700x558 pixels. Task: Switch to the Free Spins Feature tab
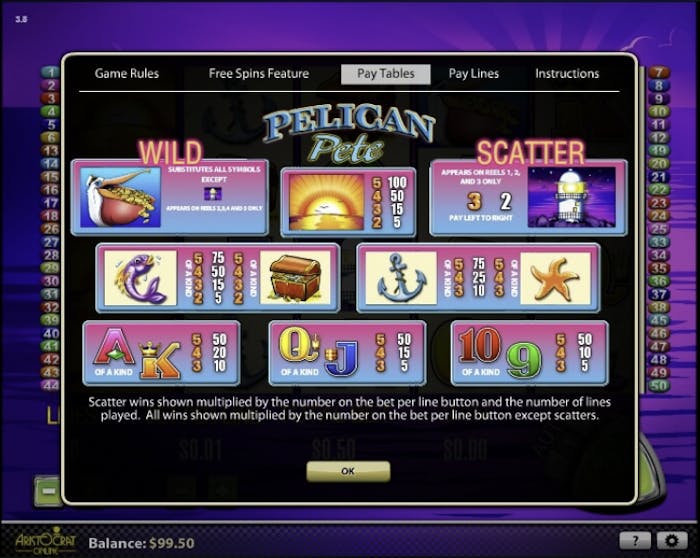point(258,73)
